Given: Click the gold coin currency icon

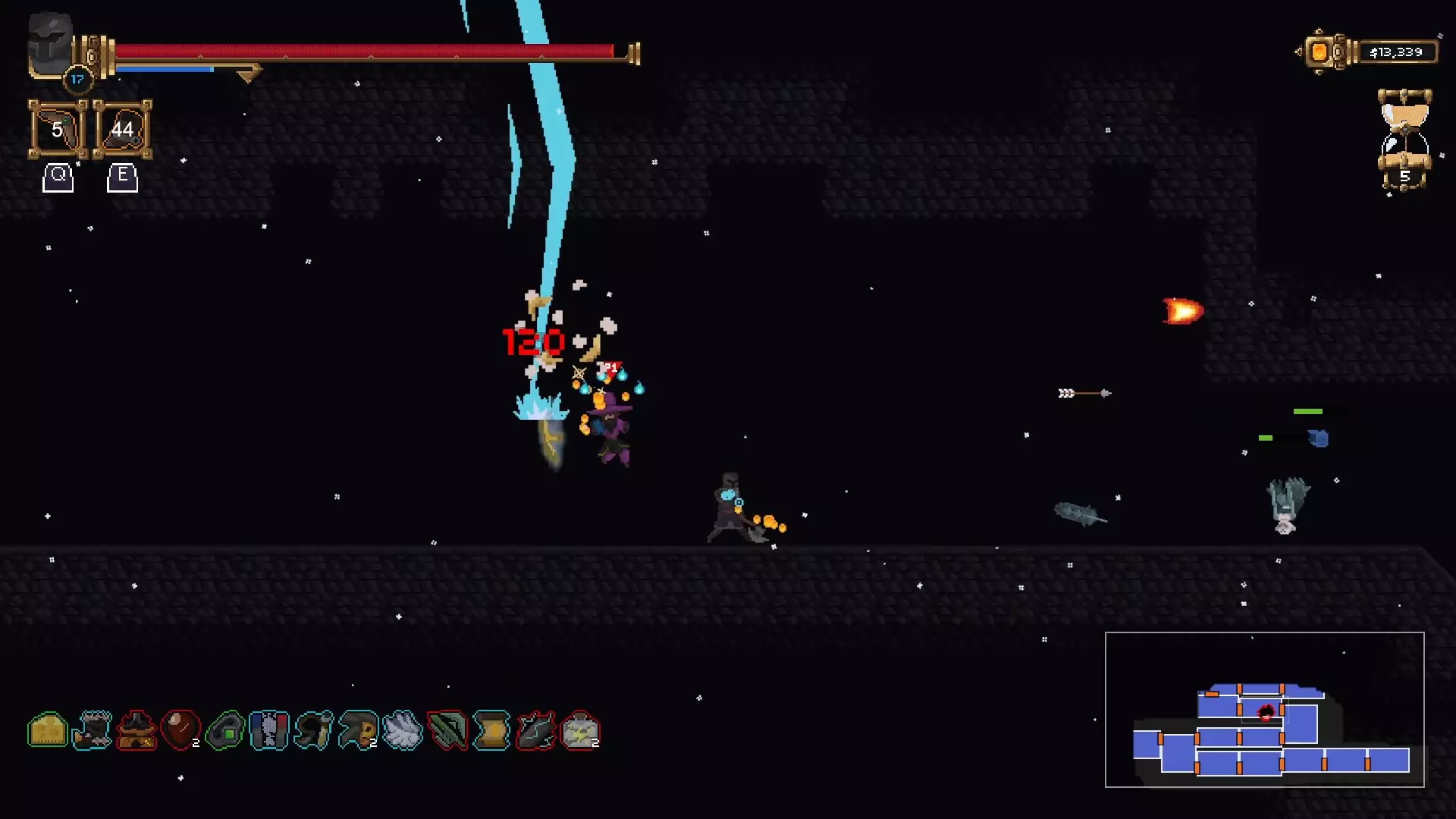Looking at the screenshot, I should click(1320, 52).
